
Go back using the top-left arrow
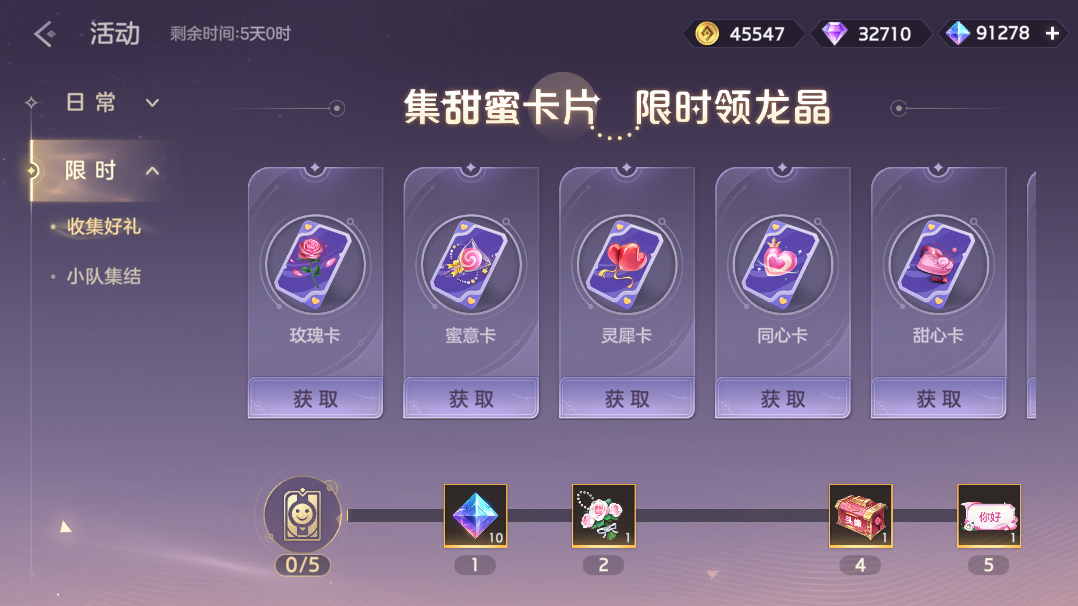click(x=44, y=34)
